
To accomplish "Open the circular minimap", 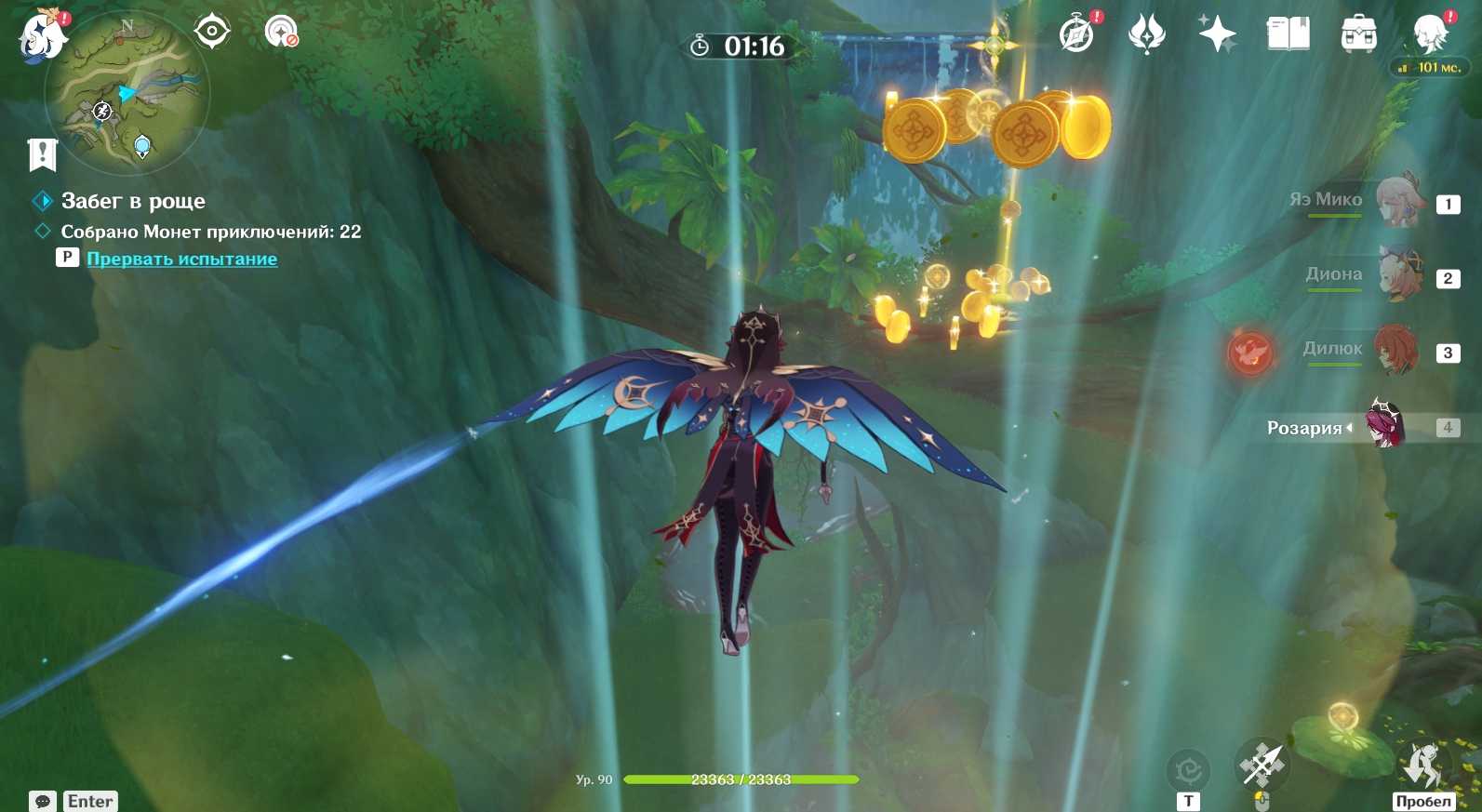I will click(127, 93).
